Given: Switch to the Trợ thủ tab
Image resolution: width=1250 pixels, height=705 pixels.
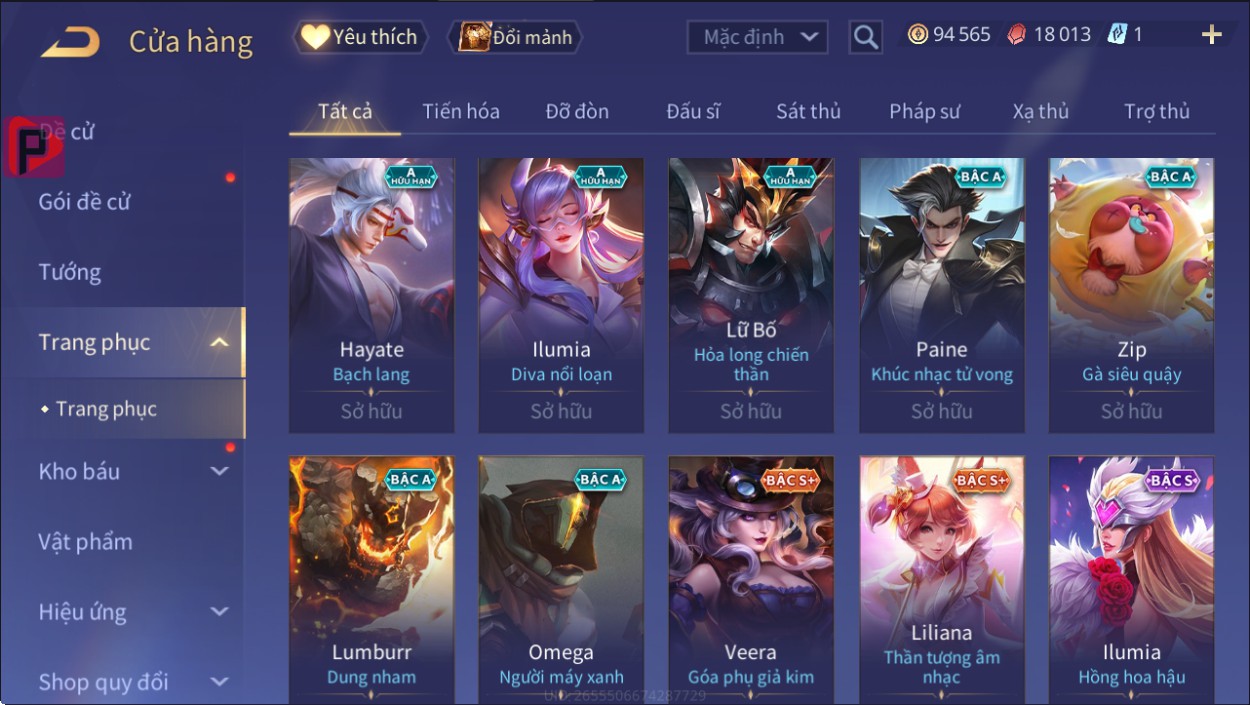Looking at the screenshot, I should pos(1156,112).
